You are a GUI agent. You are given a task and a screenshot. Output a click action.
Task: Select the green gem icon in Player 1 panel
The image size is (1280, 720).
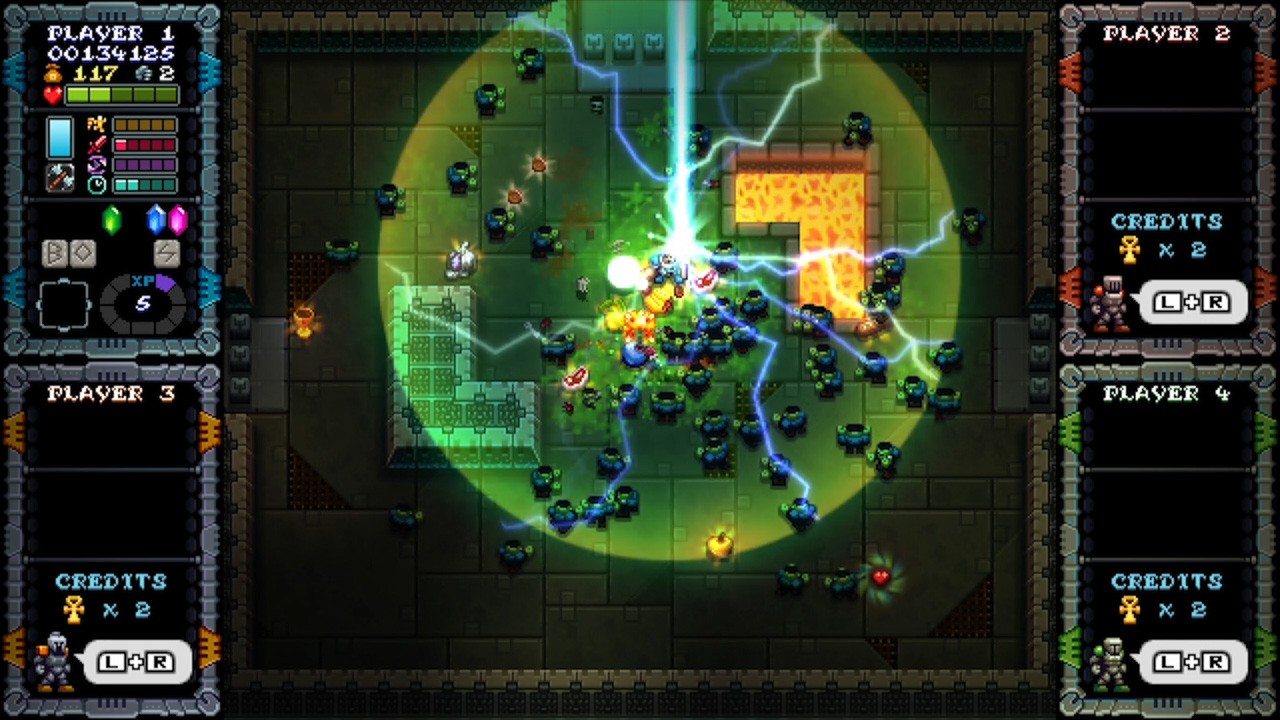(112, 220)
